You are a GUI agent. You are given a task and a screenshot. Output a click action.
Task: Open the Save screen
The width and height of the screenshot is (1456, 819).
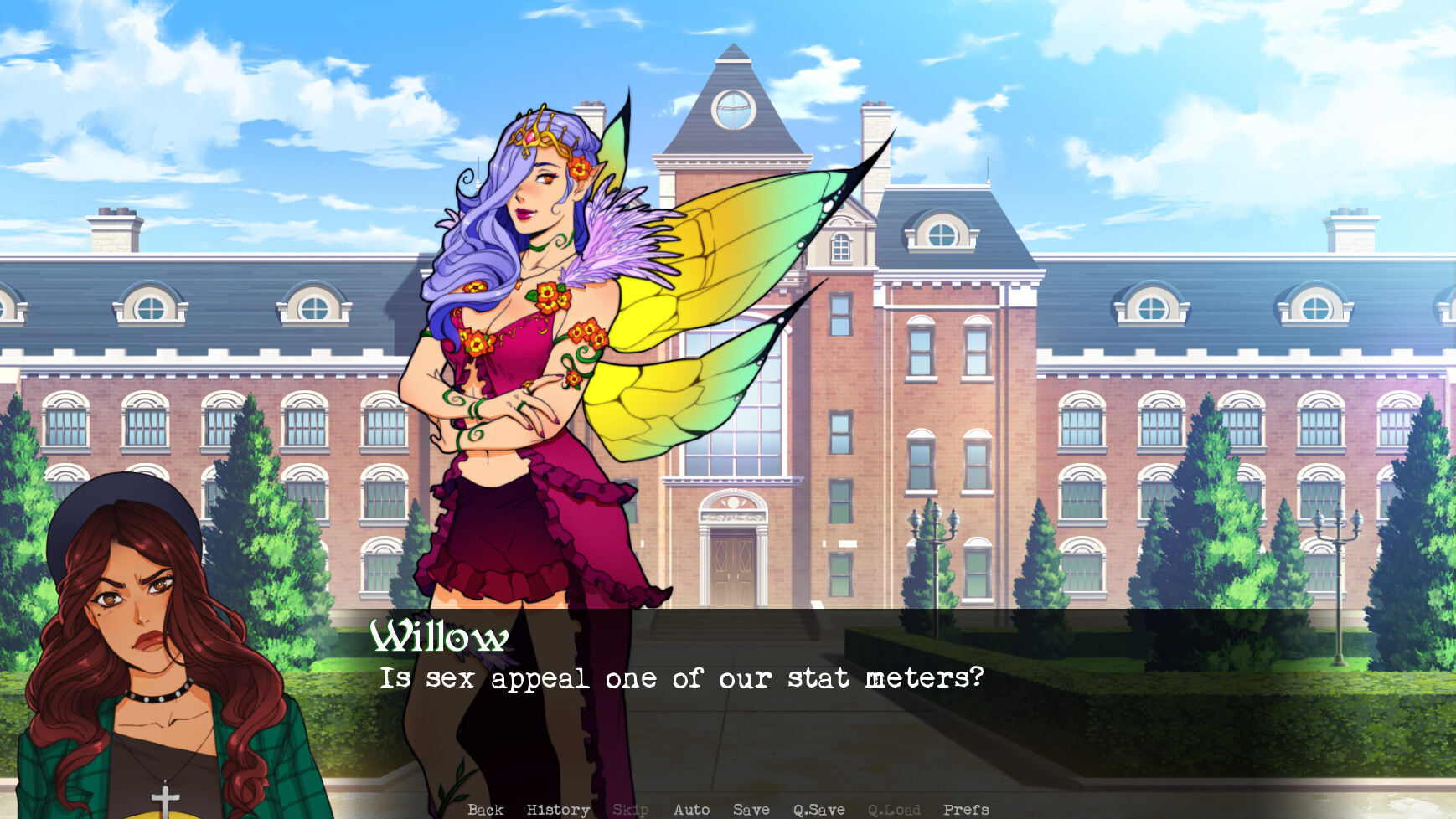click(x=751, y=809)
